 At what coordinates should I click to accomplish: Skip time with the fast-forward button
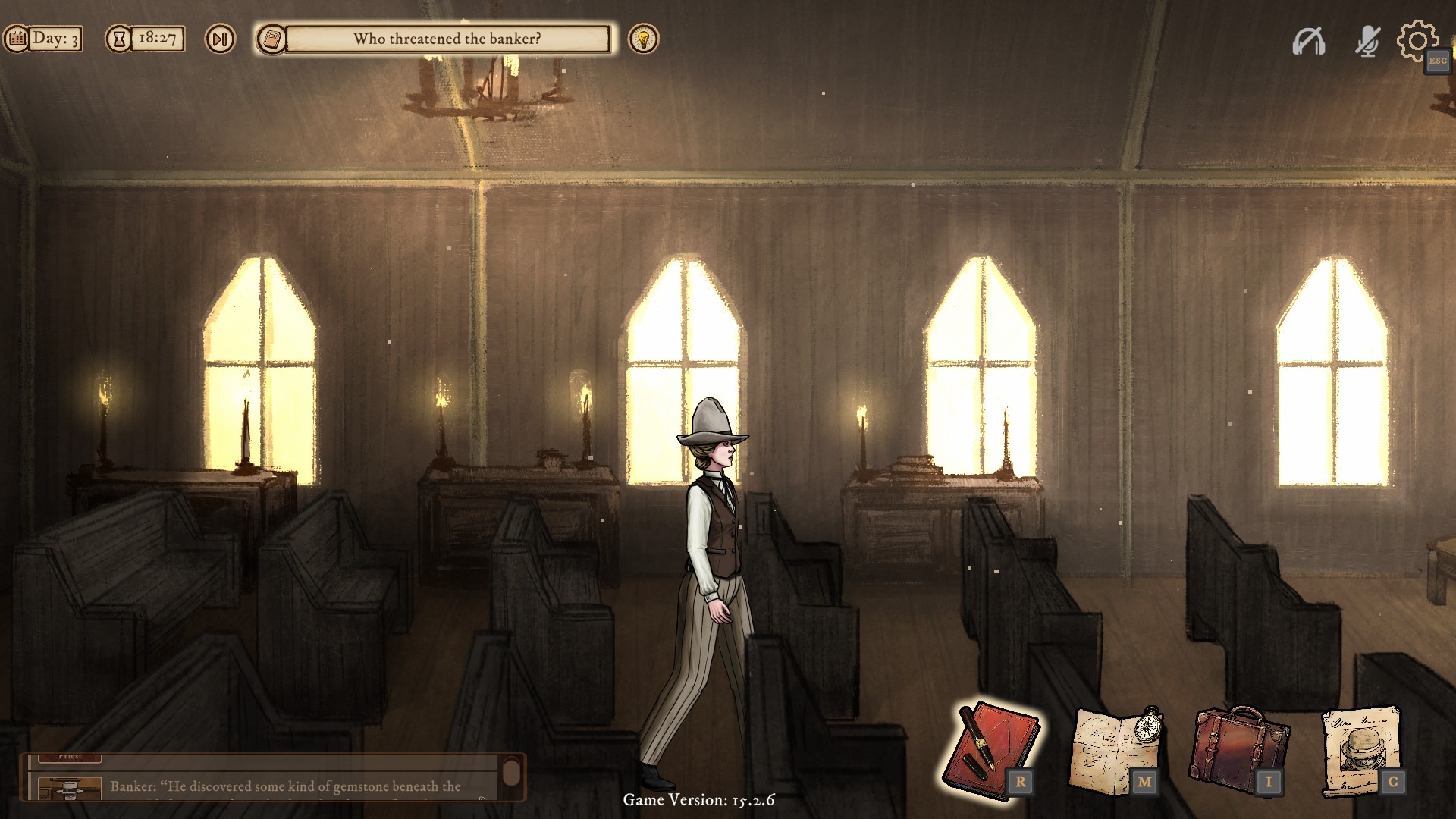[220, 39]
